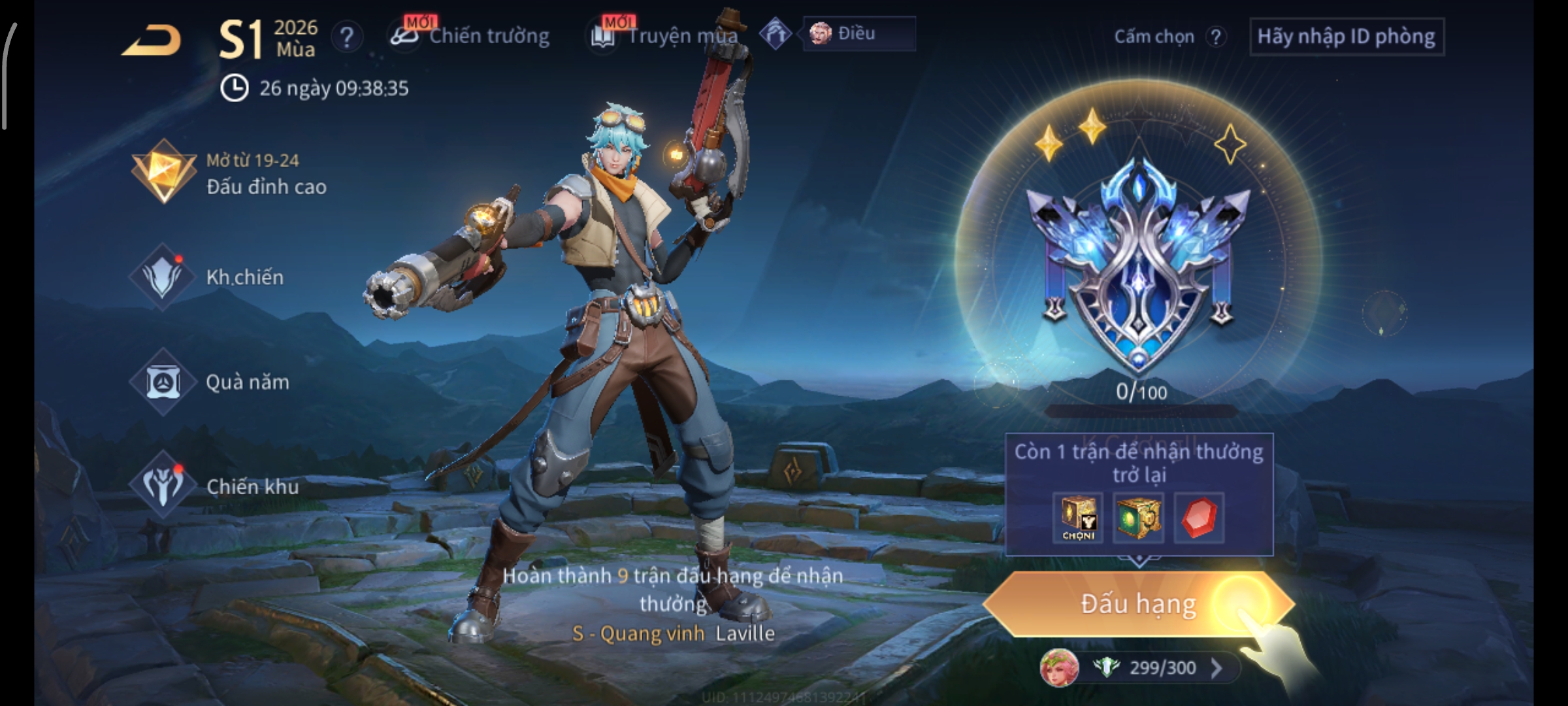The image size is (1568, 706).
Task: Click the pink-haired hero avatar
Action: click(x=1059, y=667)
